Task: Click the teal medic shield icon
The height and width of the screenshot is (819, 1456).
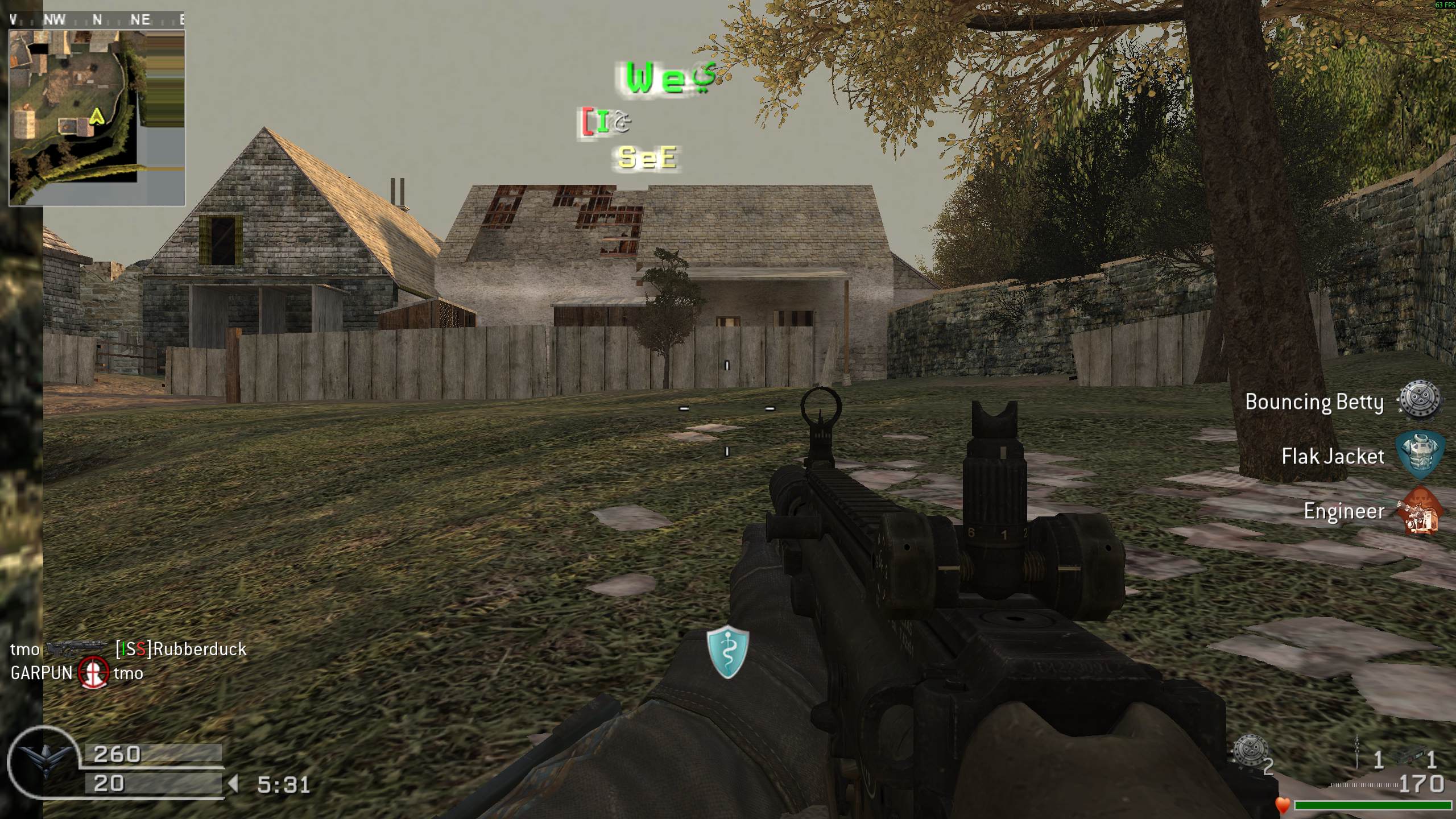Action: (x=727, y=652)
